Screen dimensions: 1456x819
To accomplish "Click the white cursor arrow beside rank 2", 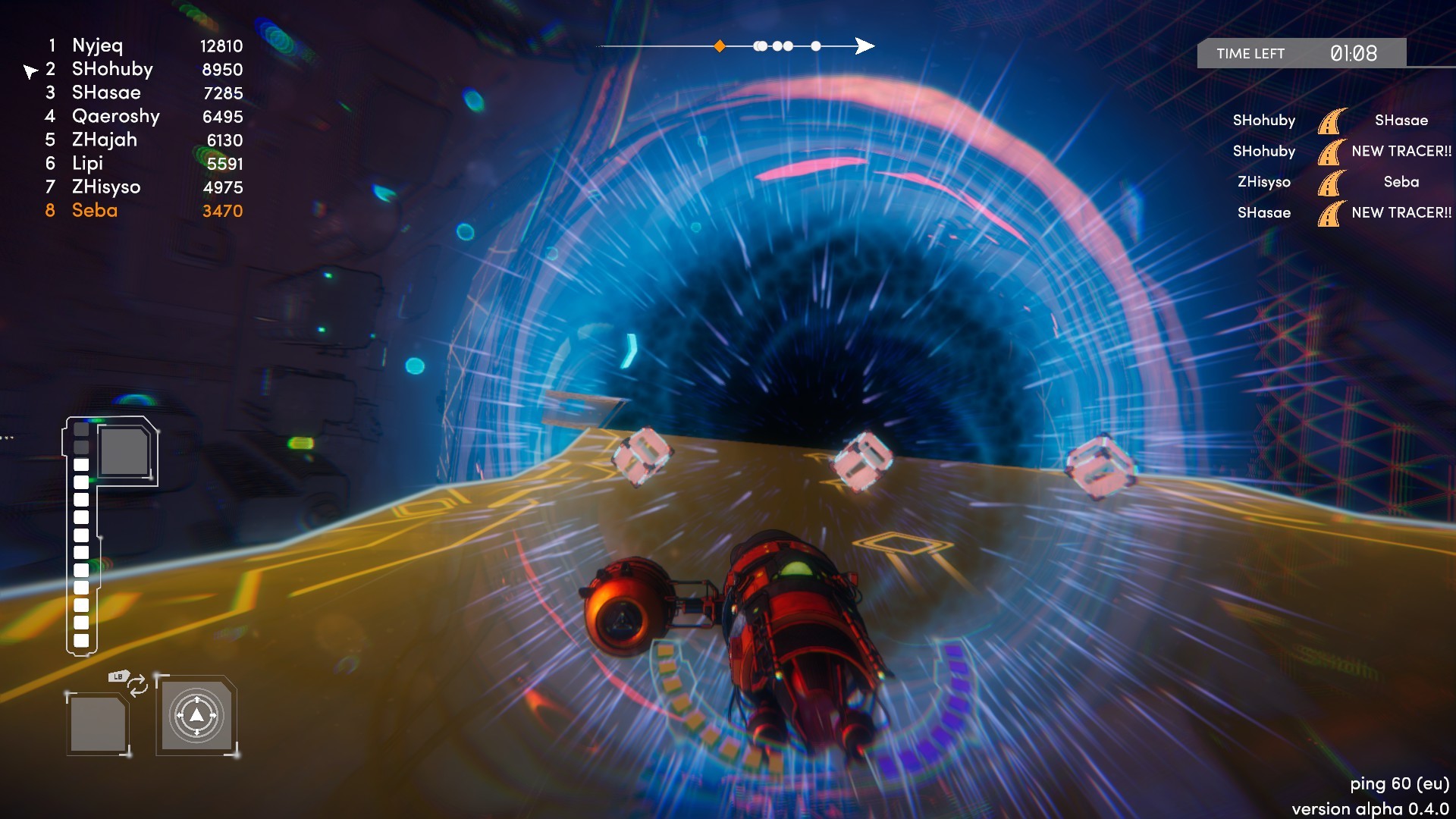I will 30,70.
